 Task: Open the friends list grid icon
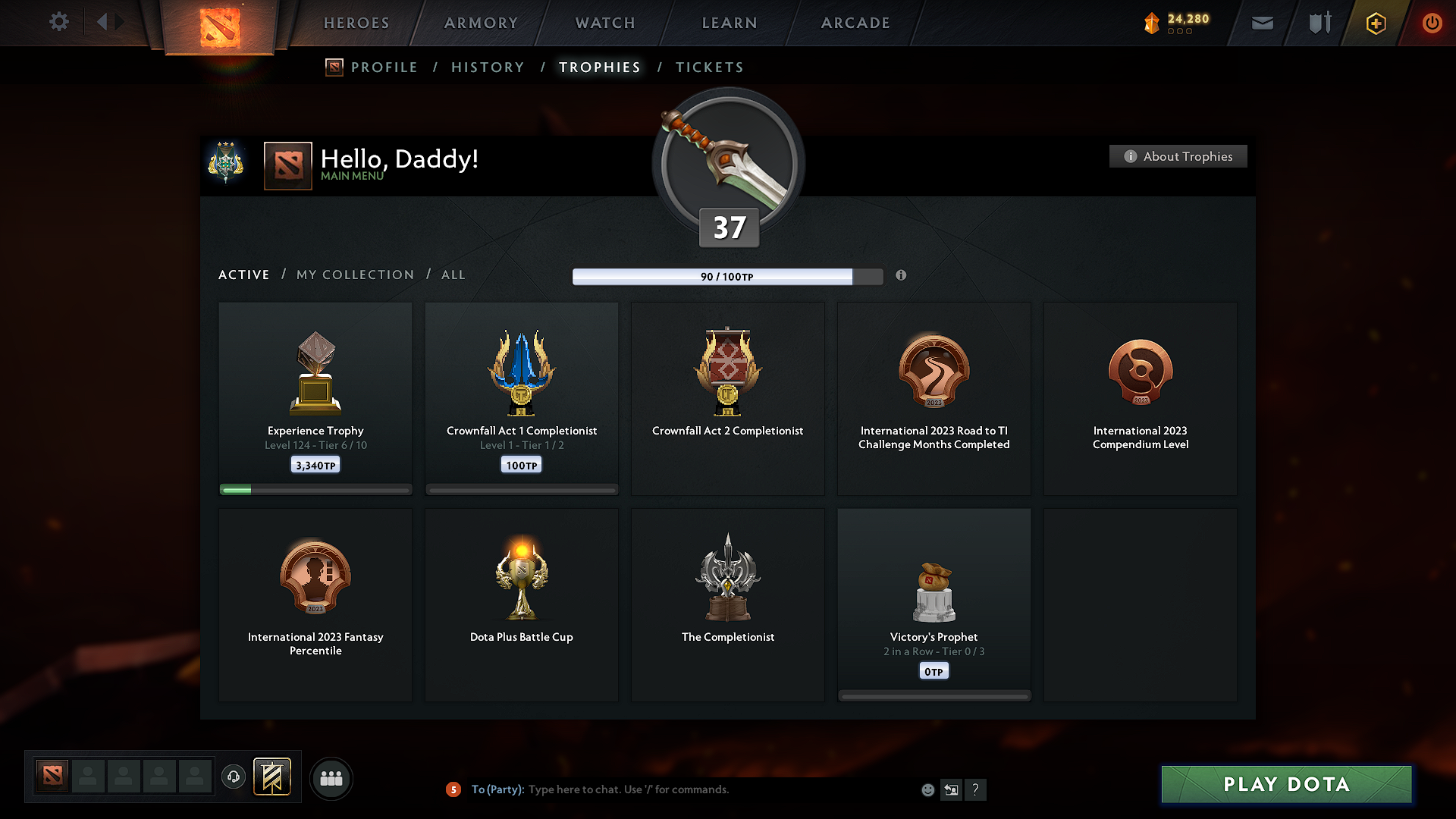click(331, 778)
